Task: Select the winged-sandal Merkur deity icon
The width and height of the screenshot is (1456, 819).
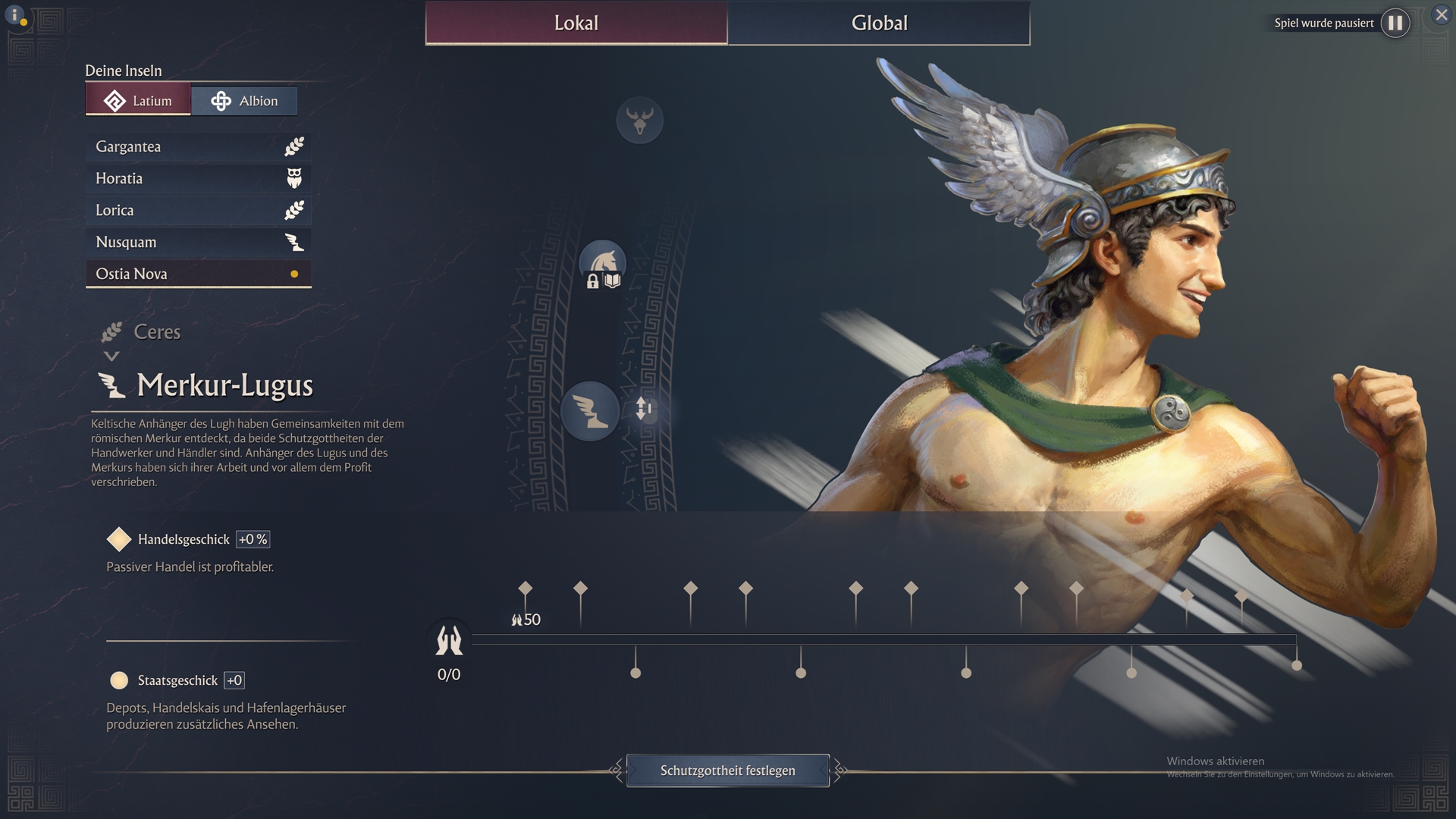Action: coord(589,410)
